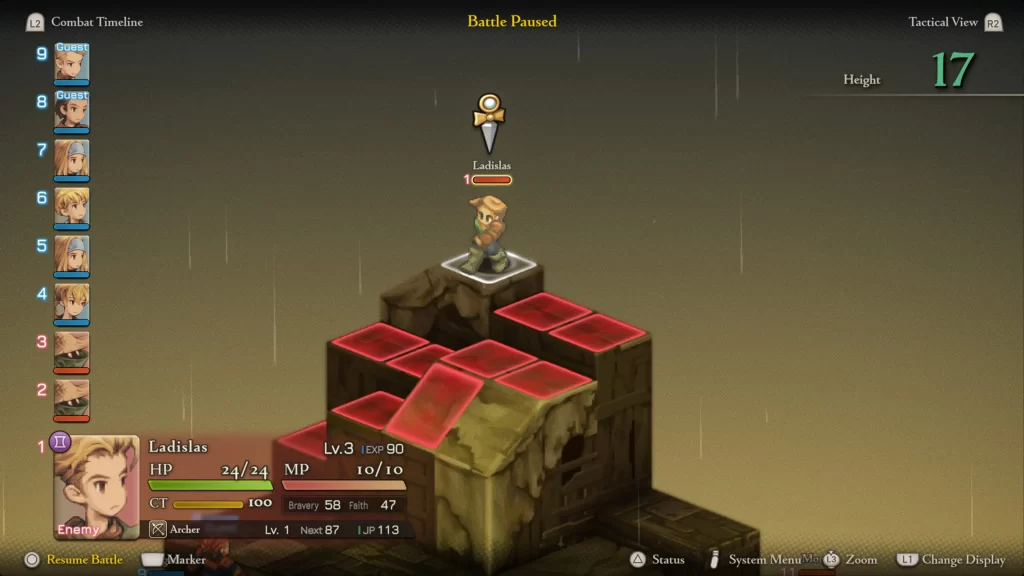Select turn 9 guest portrait in timeline
The image size is (1024, 576).
pos(72,63)
